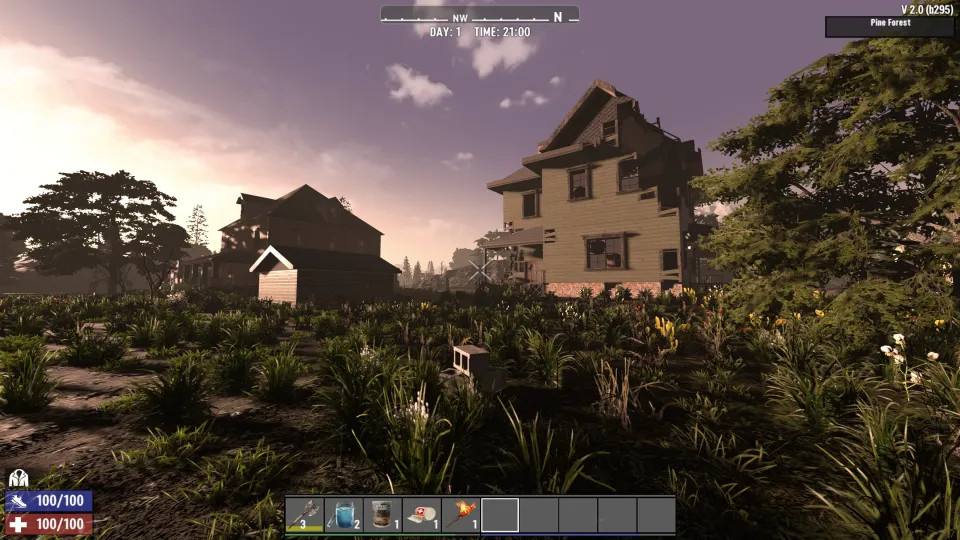Choose the blue water jar slot
The width and height of the screenshot is (960, 540).
coord(343,515)
